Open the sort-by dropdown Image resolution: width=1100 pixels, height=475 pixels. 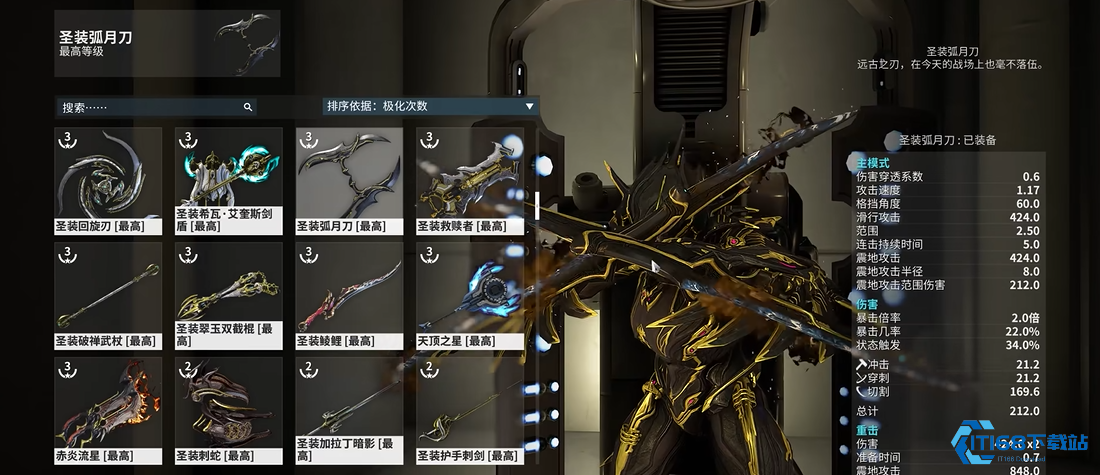pos(430,106)
